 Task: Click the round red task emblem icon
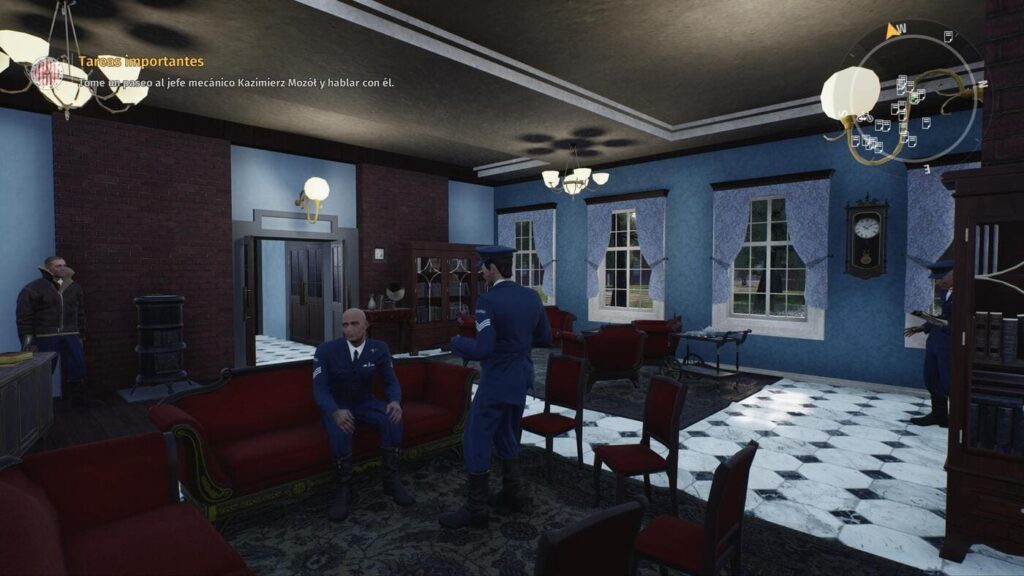tap(46, 72)
